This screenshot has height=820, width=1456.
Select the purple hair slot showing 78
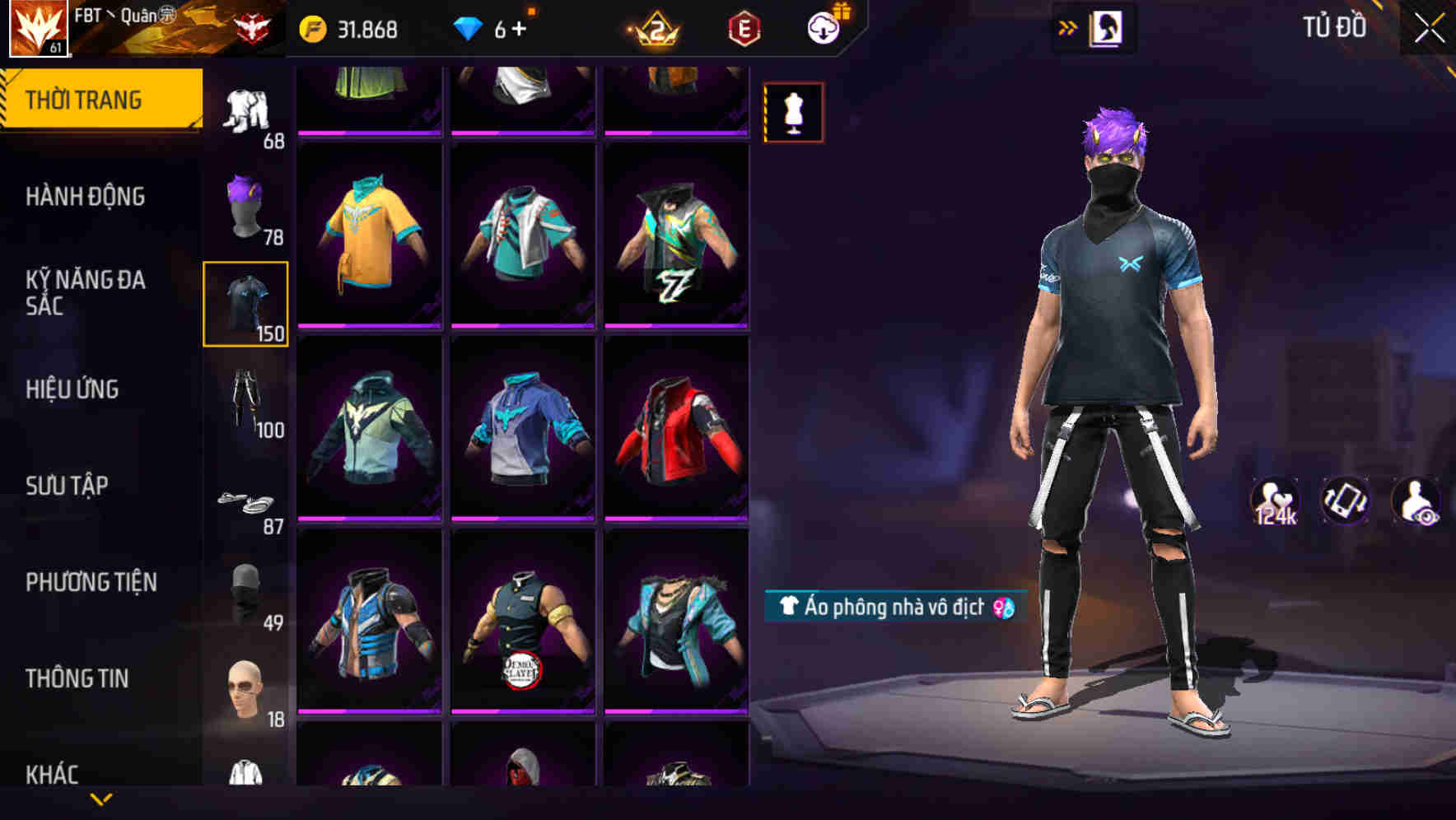(x=245, y=204)
